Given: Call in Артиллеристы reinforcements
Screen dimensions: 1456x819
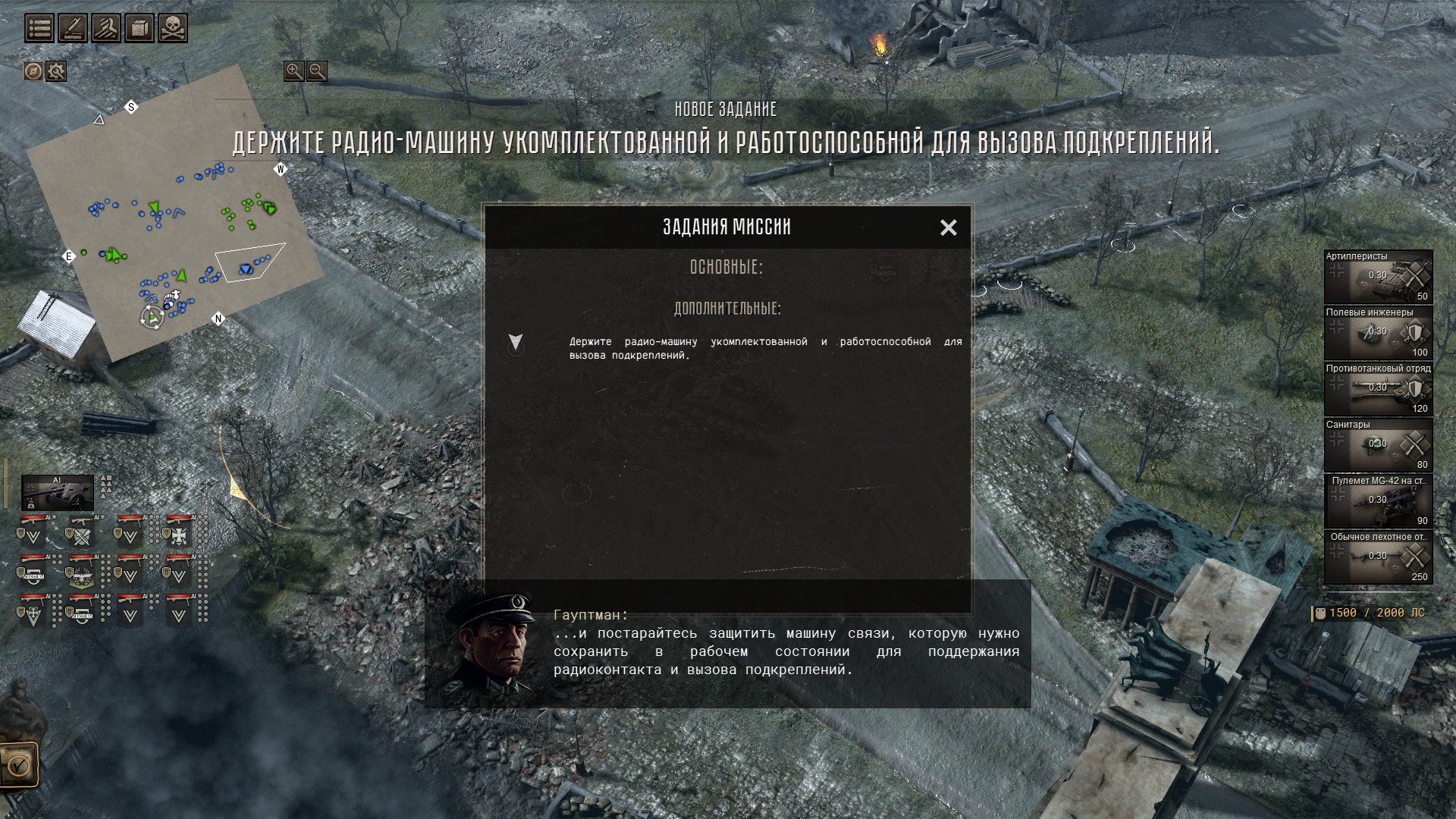Looking at the screenshot, I should (1378, 277).
